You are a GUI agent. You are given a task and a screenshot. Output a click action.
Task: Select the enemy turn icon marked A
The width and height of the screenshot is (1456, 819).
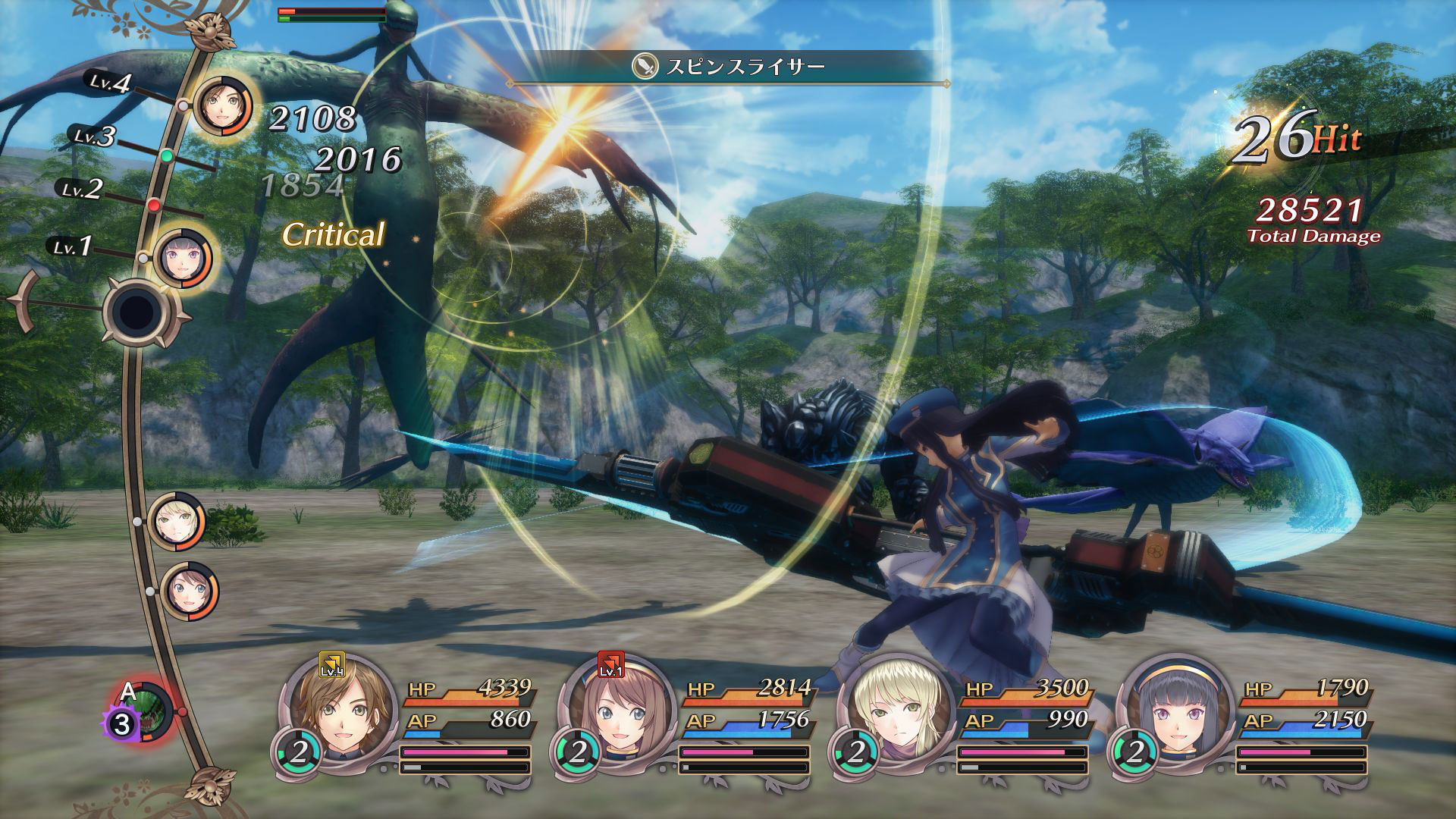coord(148,713)
